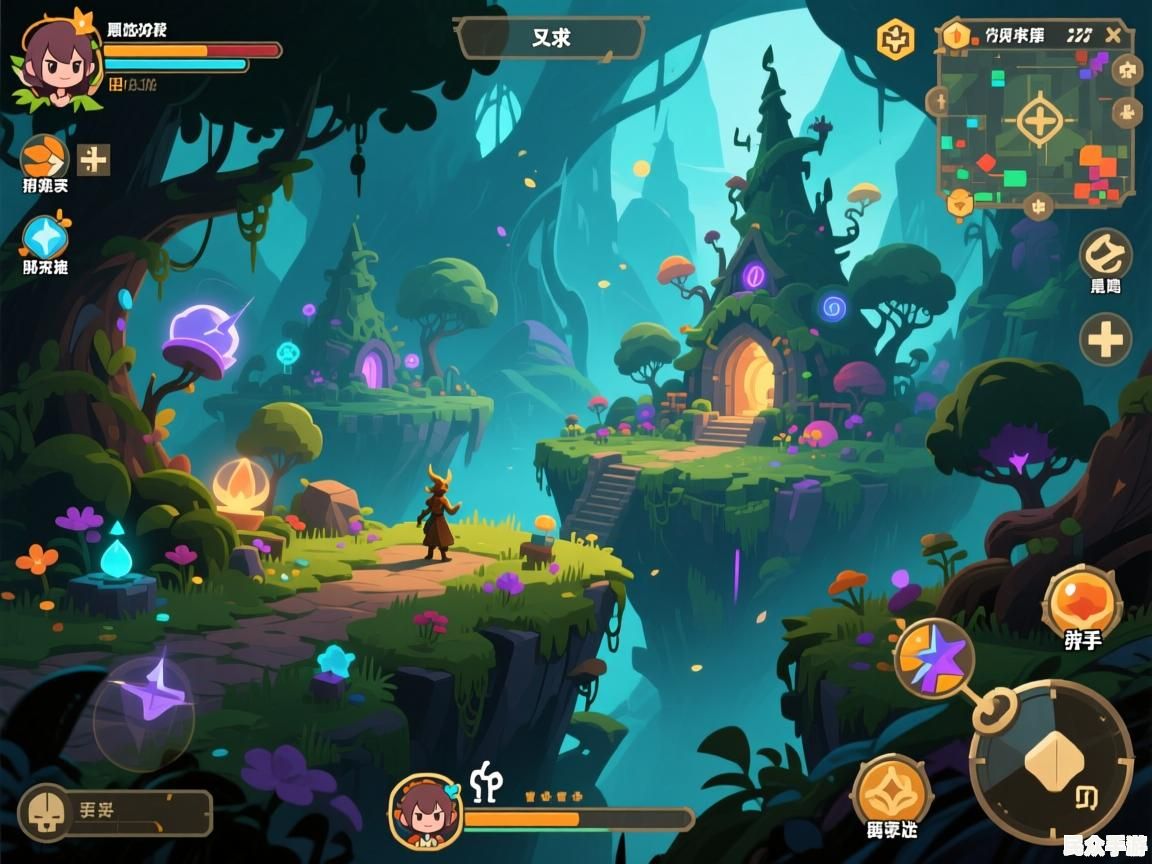Open the round swirl icon button
This screenshot has width=1152, height=864.
coord(1105,255)
